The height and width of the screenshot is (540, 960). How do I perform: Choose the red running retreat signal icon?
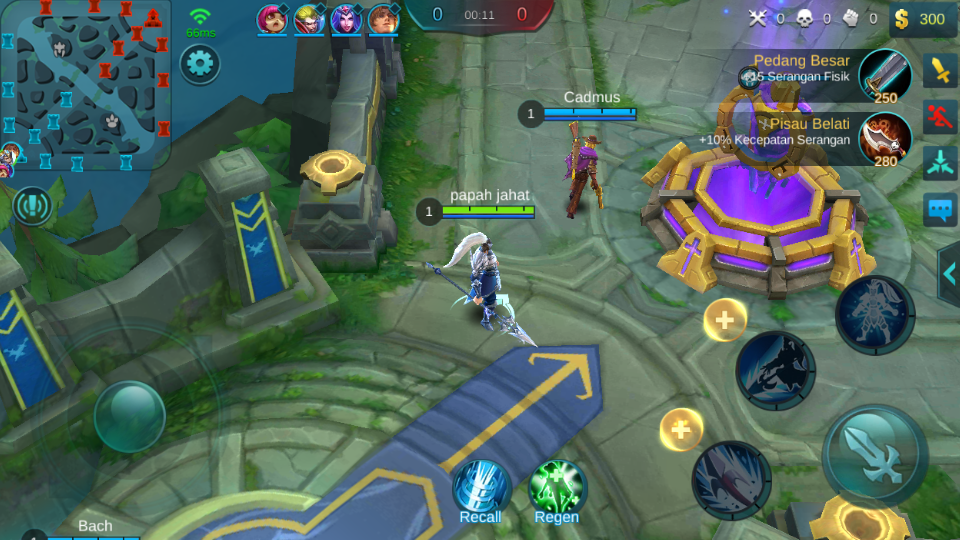pos(941,116)
